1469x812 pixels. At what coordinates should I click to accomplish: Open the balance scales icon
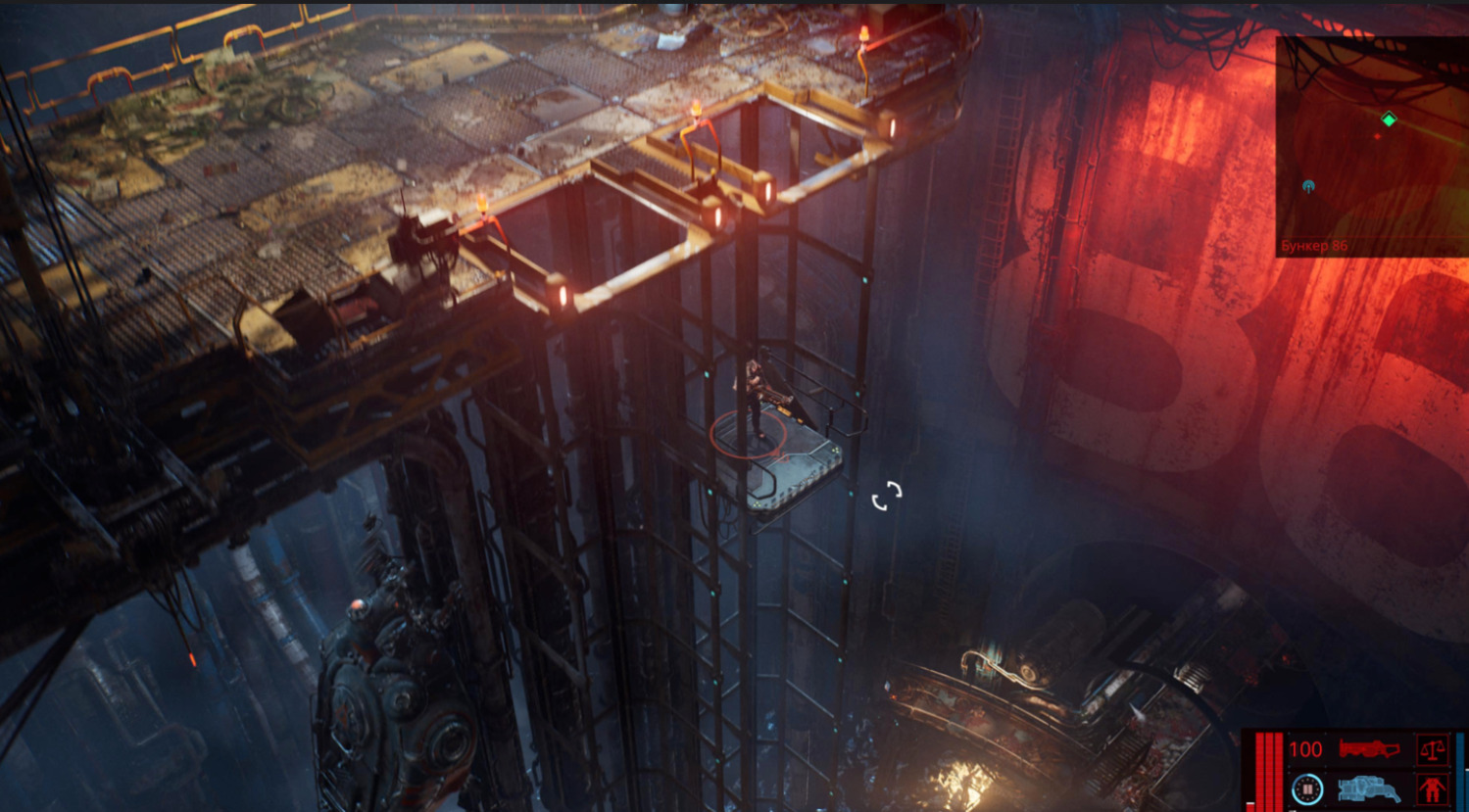click(x=1432, y=751)
